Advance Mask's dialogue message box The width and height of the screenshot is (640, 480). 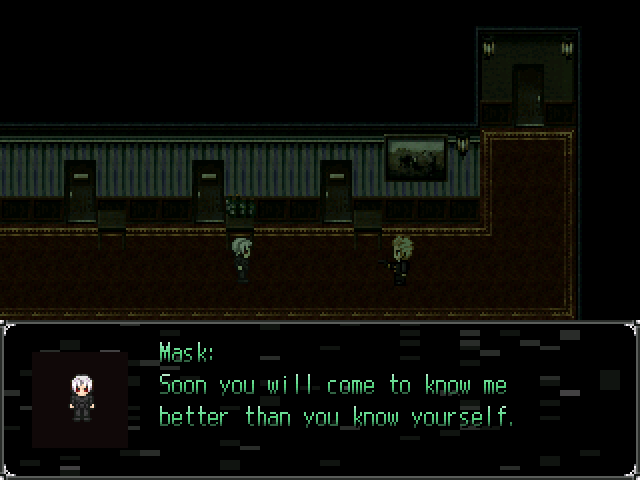pyautogui.click(x=320, y=398)
